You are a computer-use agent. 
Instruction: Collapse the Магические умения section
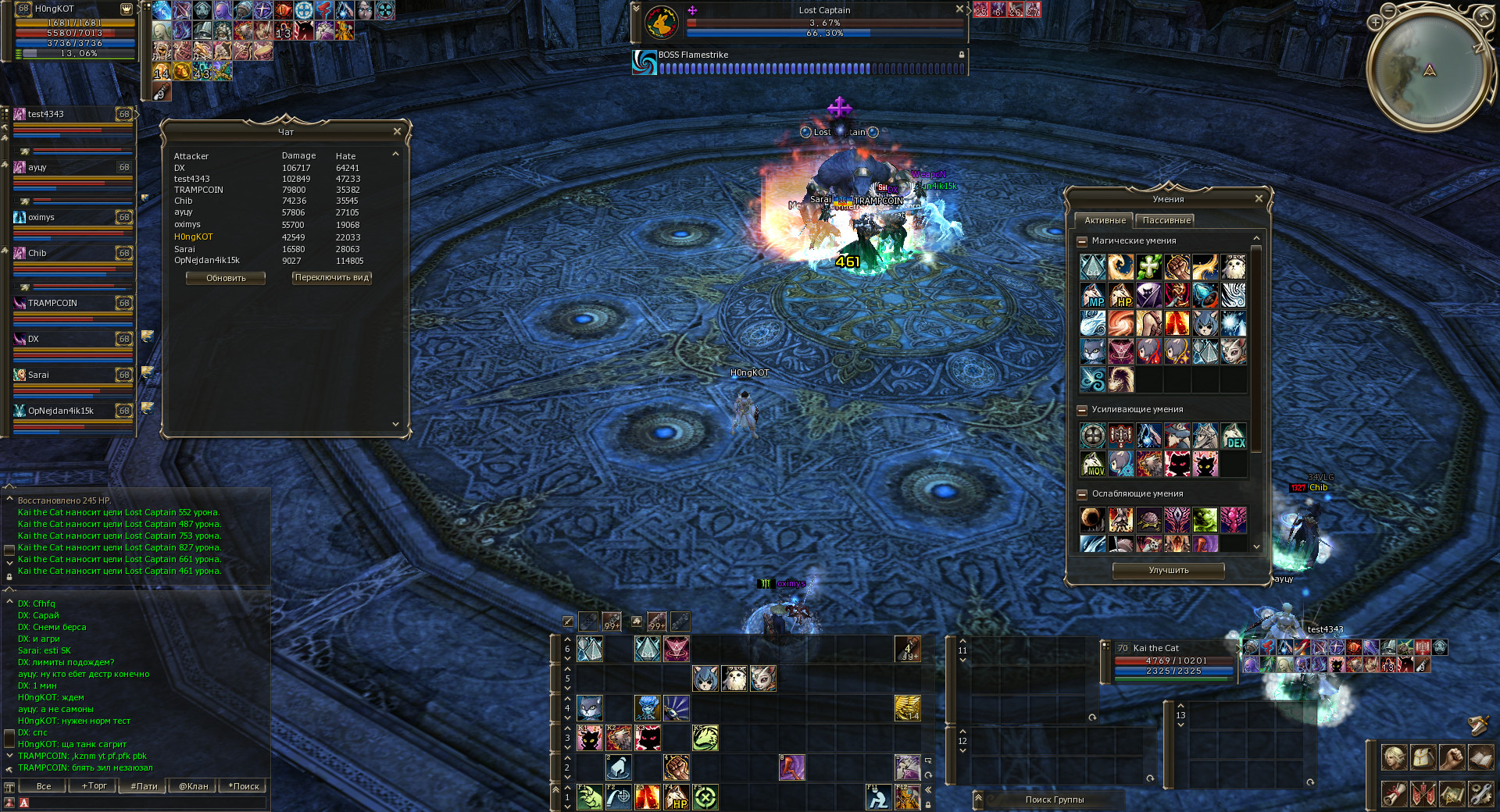pos(1082,241)
